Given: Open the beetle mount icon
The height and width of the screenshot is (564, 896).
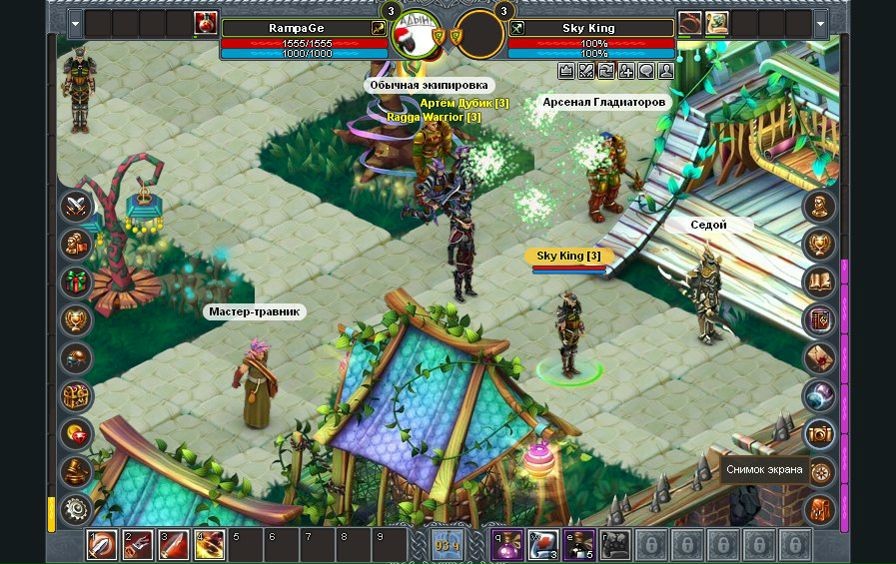Looking at the screenshot, I should click(x=76, y=358).
